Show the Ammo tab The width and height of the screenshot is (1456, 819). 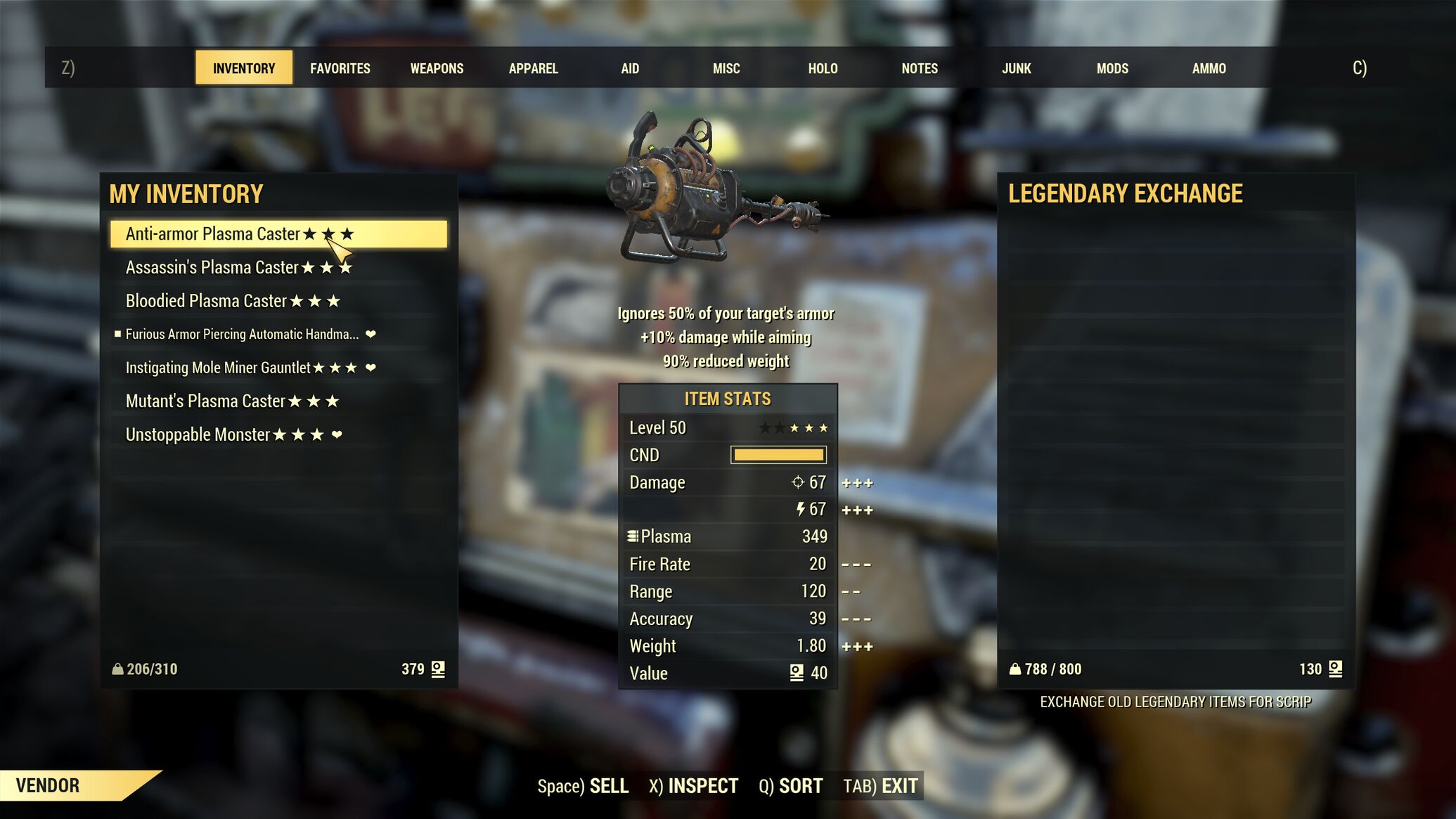(1209, 68)
